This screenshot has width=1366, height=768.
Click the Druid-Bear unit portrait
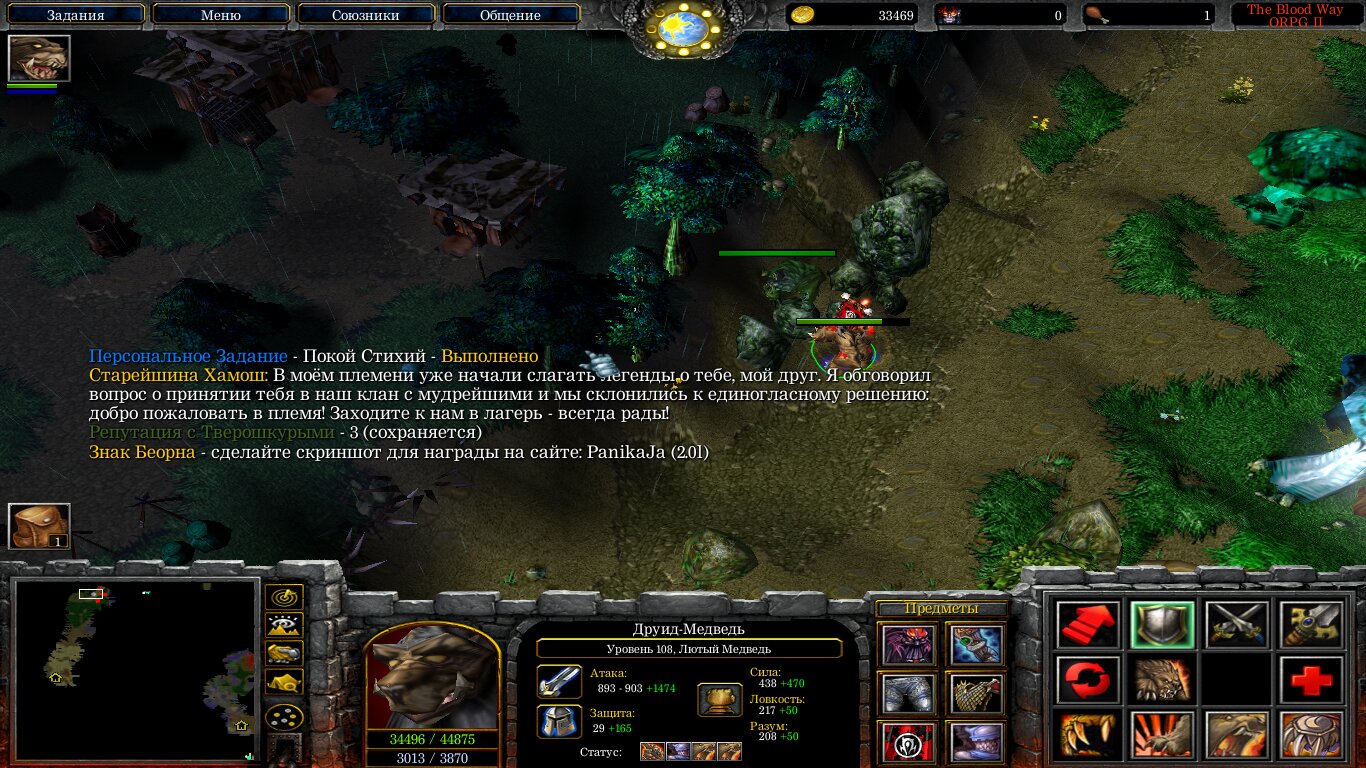click(432, 678)
